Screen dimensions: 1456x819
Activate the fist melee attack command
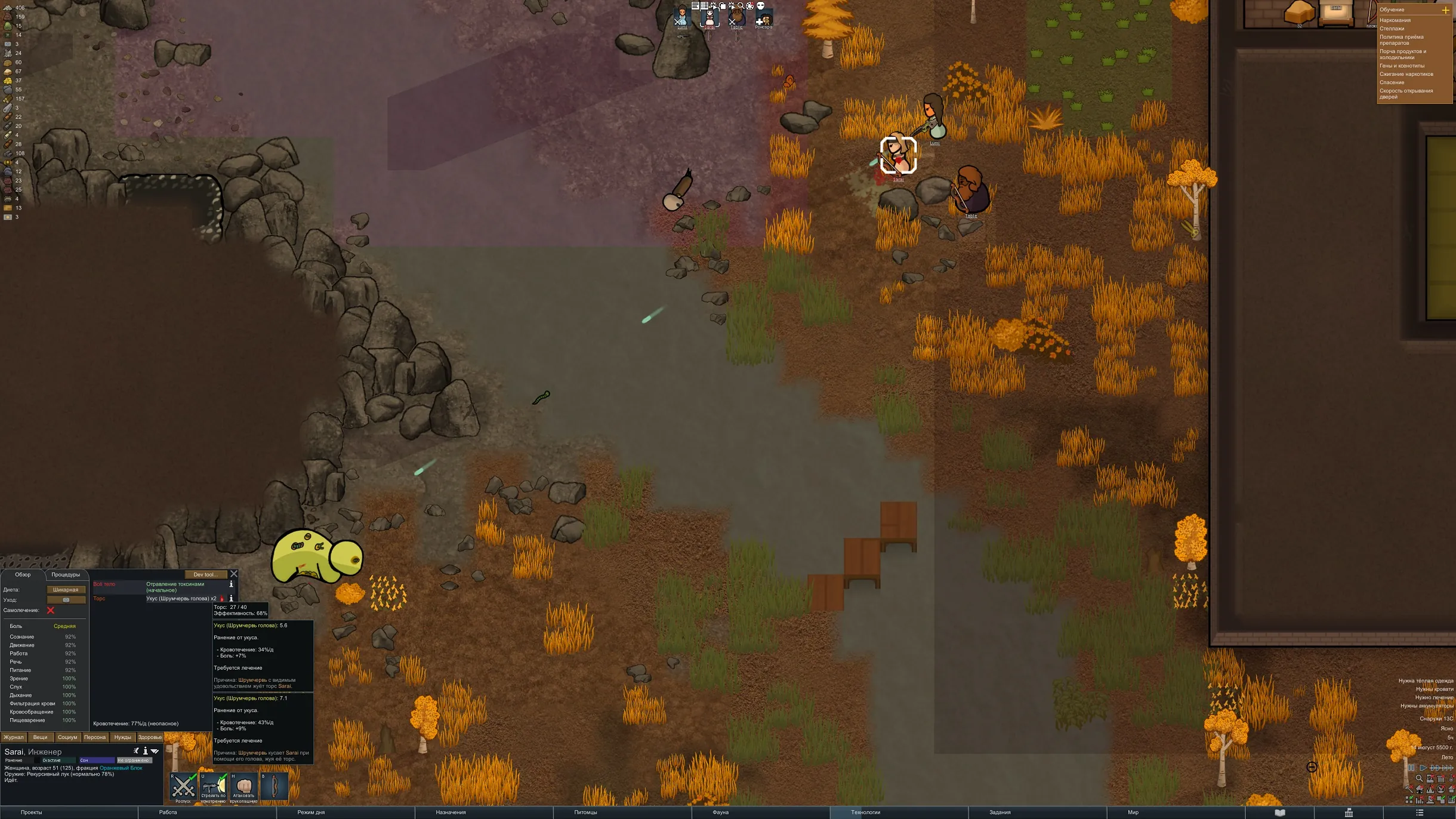(x=244, y=787)
